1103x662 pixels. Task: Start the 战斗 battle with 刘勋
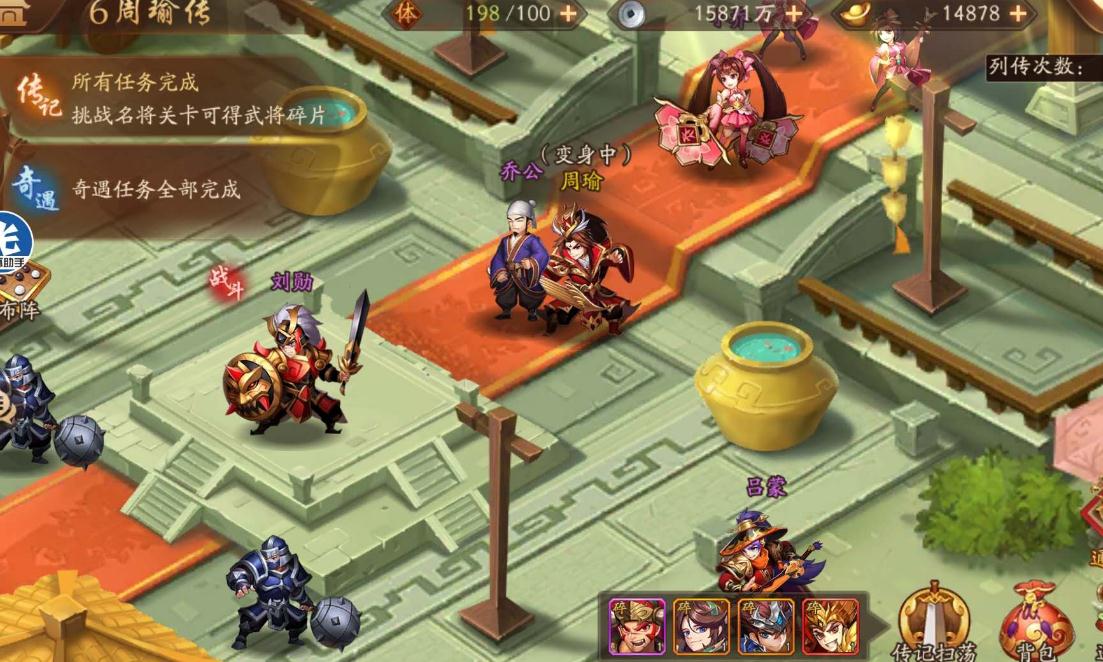pos(227,282)
